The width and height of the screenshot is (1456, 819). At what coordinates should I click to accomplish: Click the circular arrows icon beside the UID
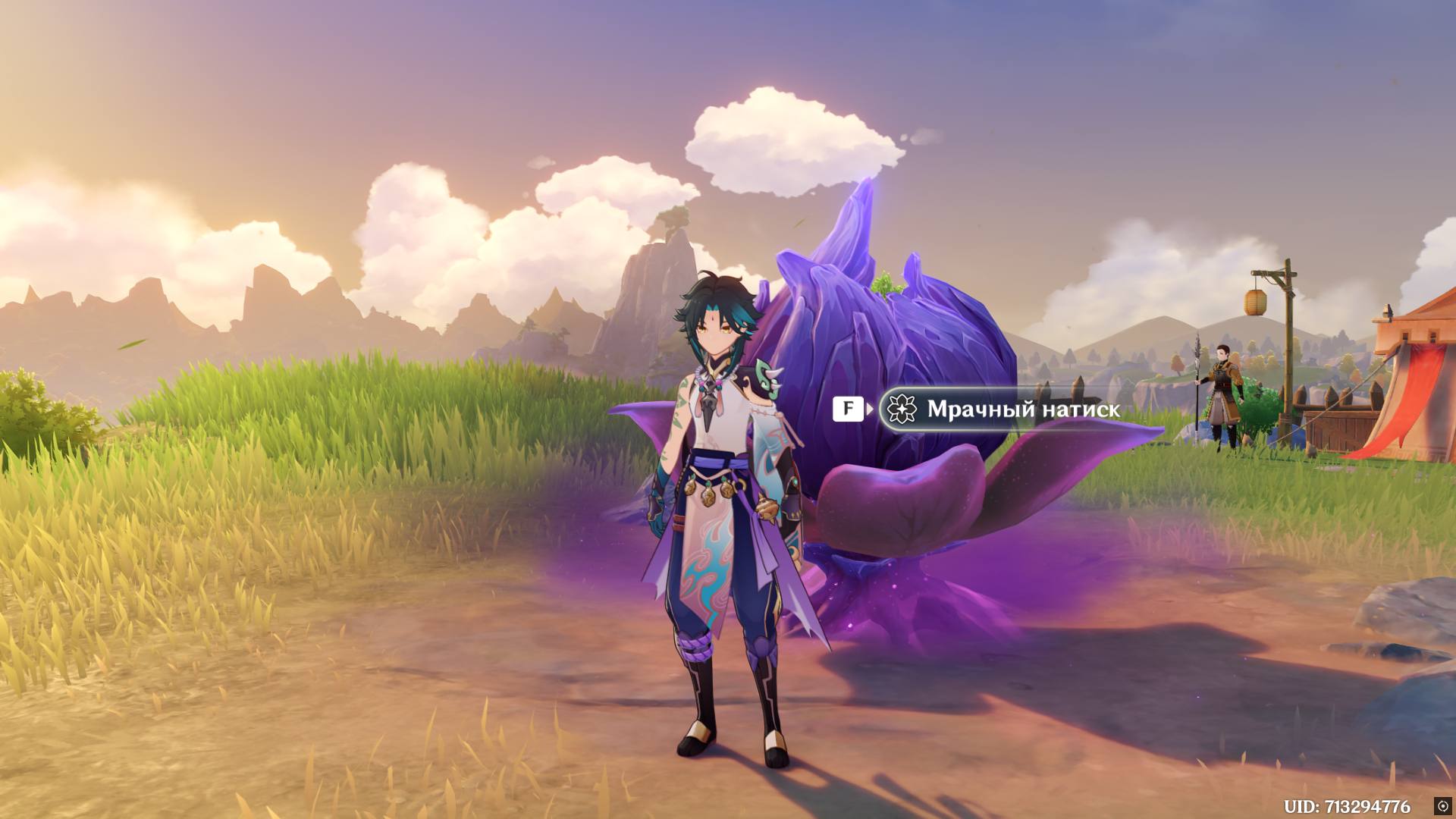1442,806
